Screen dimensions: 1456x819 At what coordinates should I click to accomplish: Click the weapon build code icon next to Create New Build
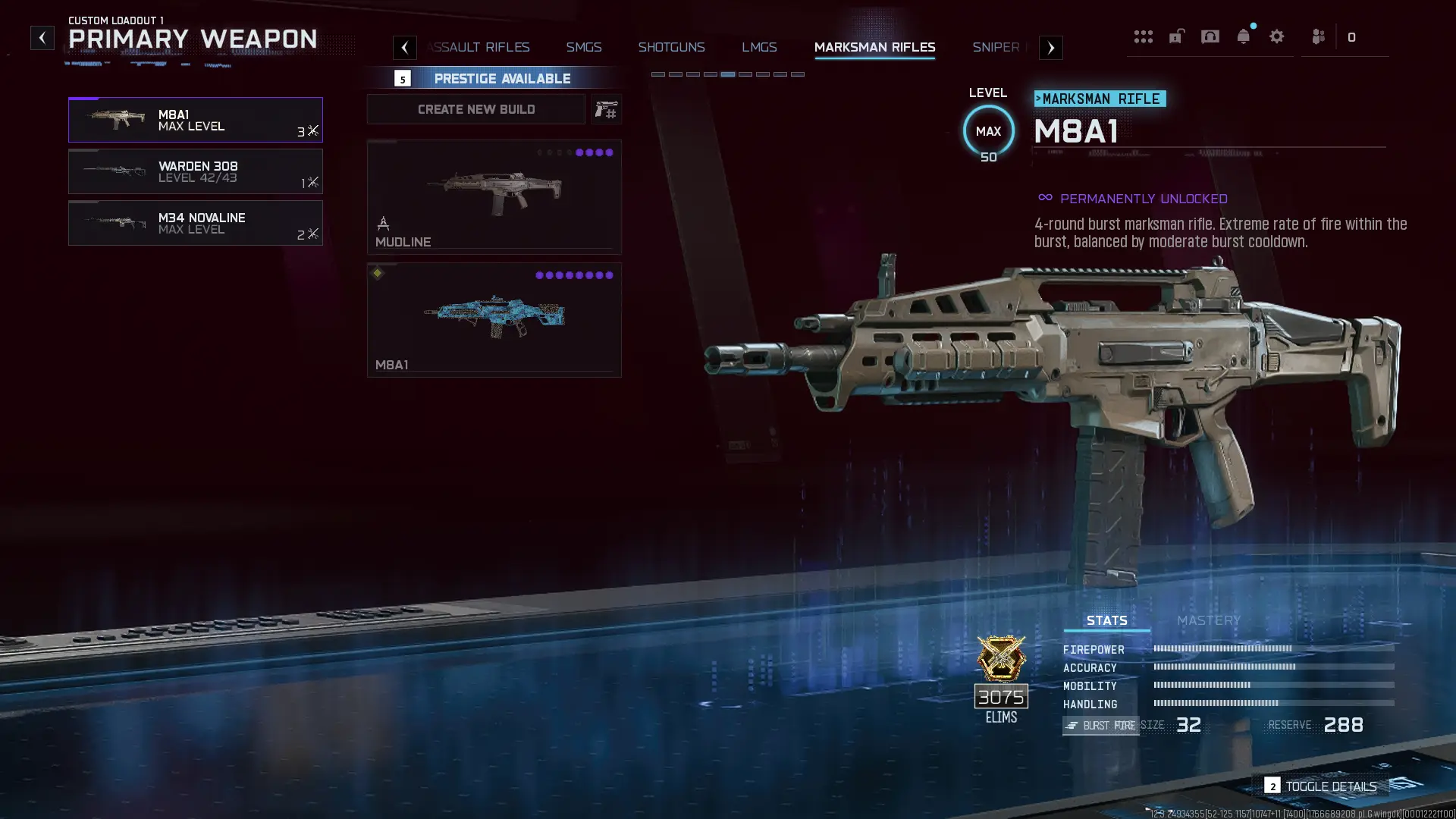(607, 109)
